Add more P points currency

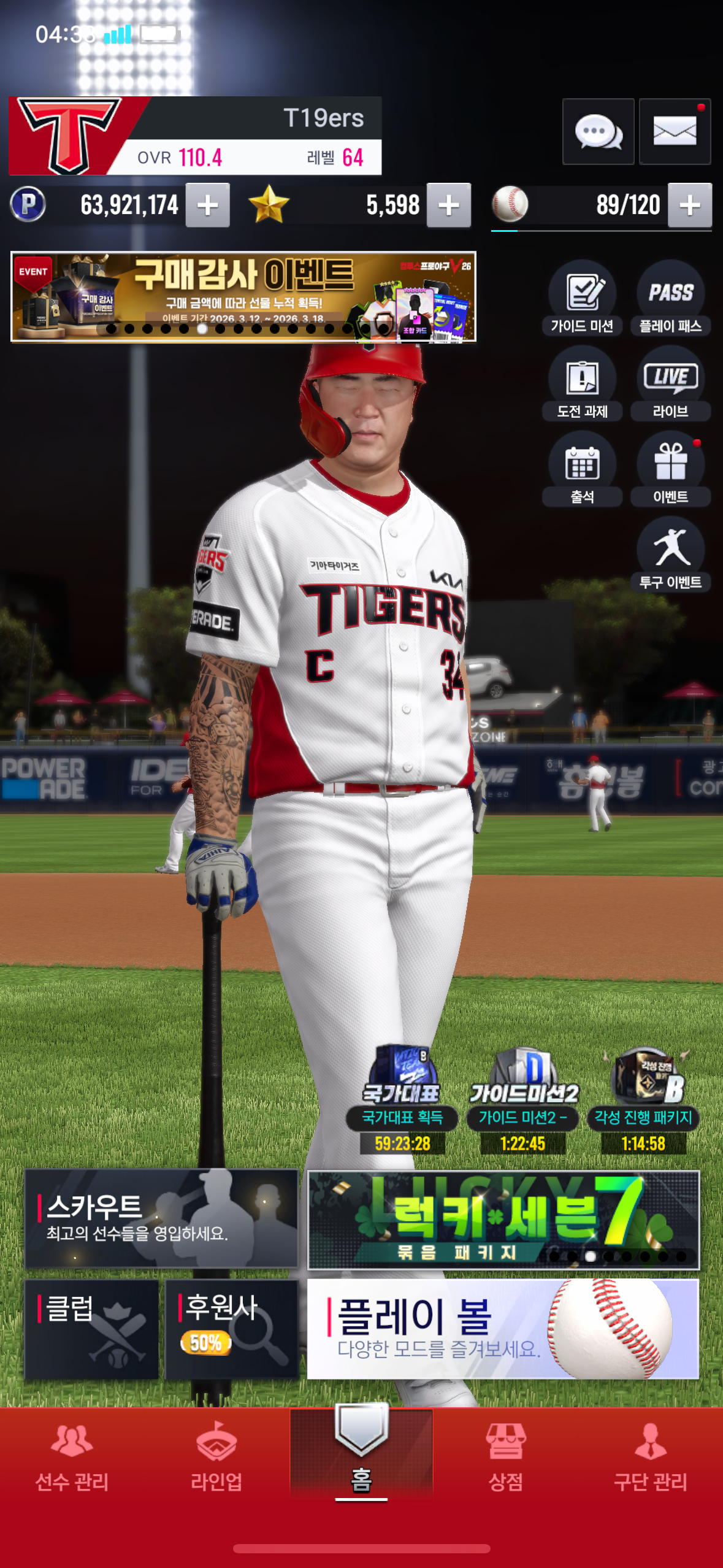(x=208, y=205)
